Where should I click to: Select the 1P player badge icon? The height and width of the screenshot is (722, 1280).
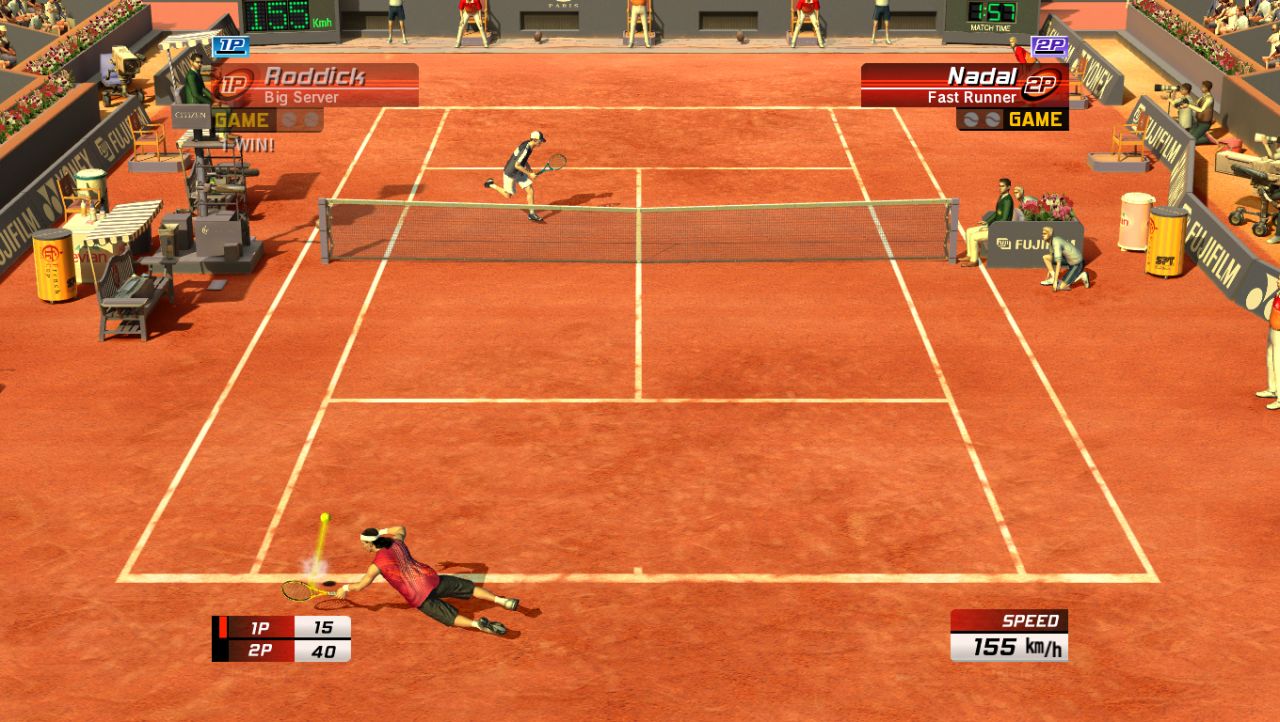pos(232,46)
